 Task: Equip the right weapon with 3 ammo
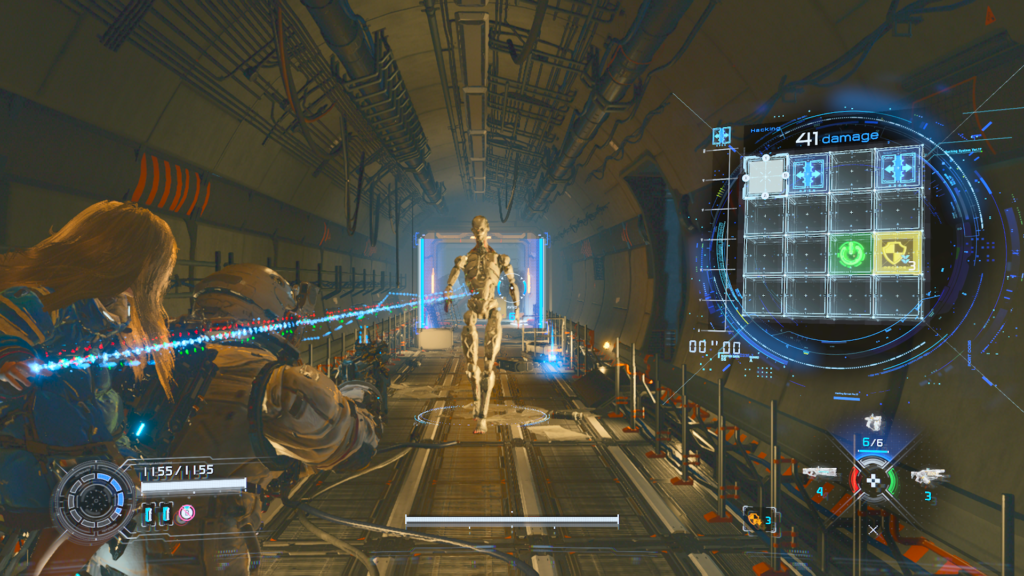click(928, 474)
